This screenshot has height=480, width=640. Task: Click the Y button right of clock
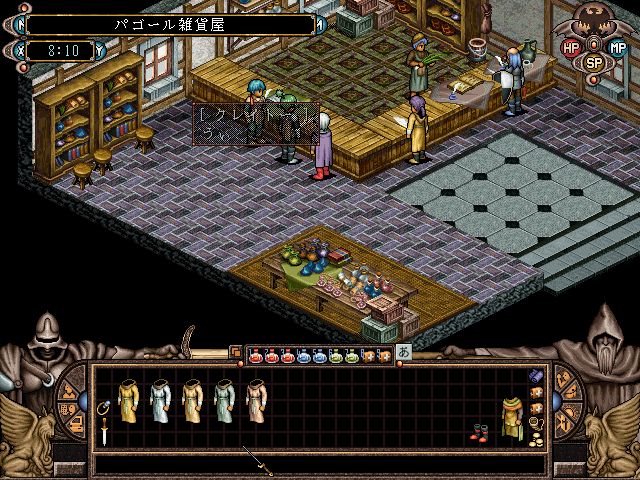coord(99,50)
